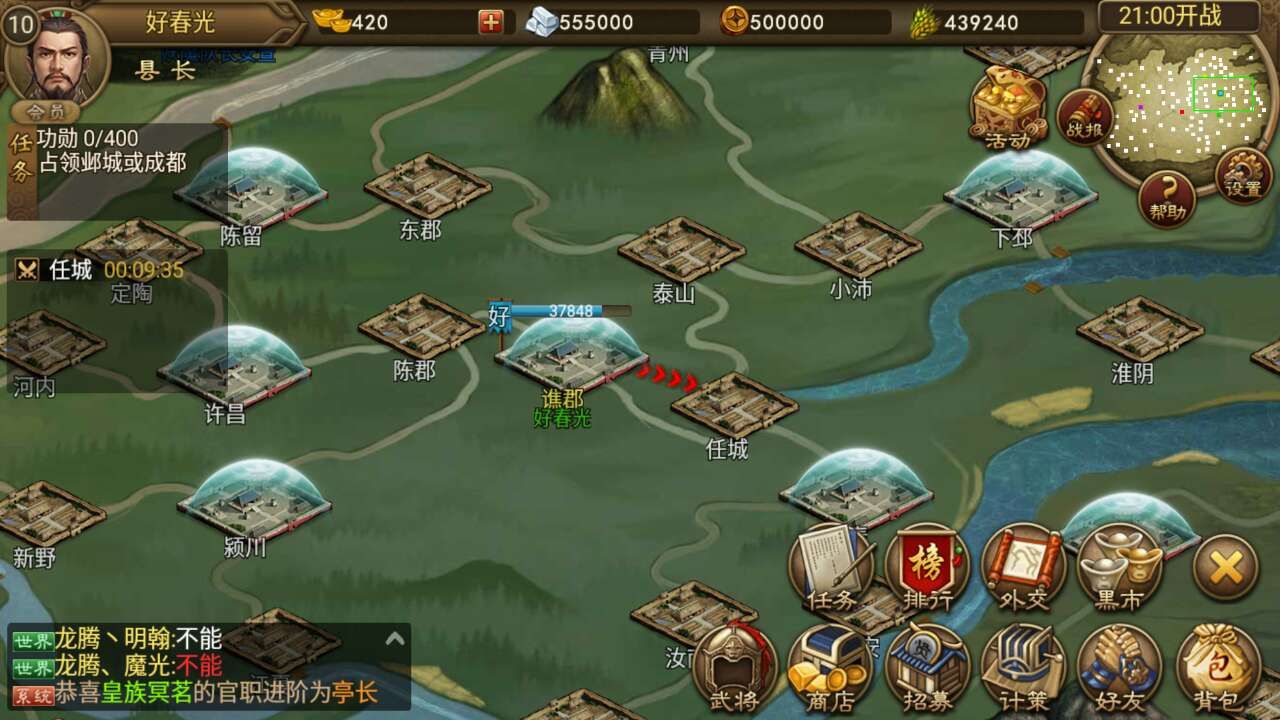Show the 排行 rankings board
This screenshot has width=1280, height=720.
(927, 567)
